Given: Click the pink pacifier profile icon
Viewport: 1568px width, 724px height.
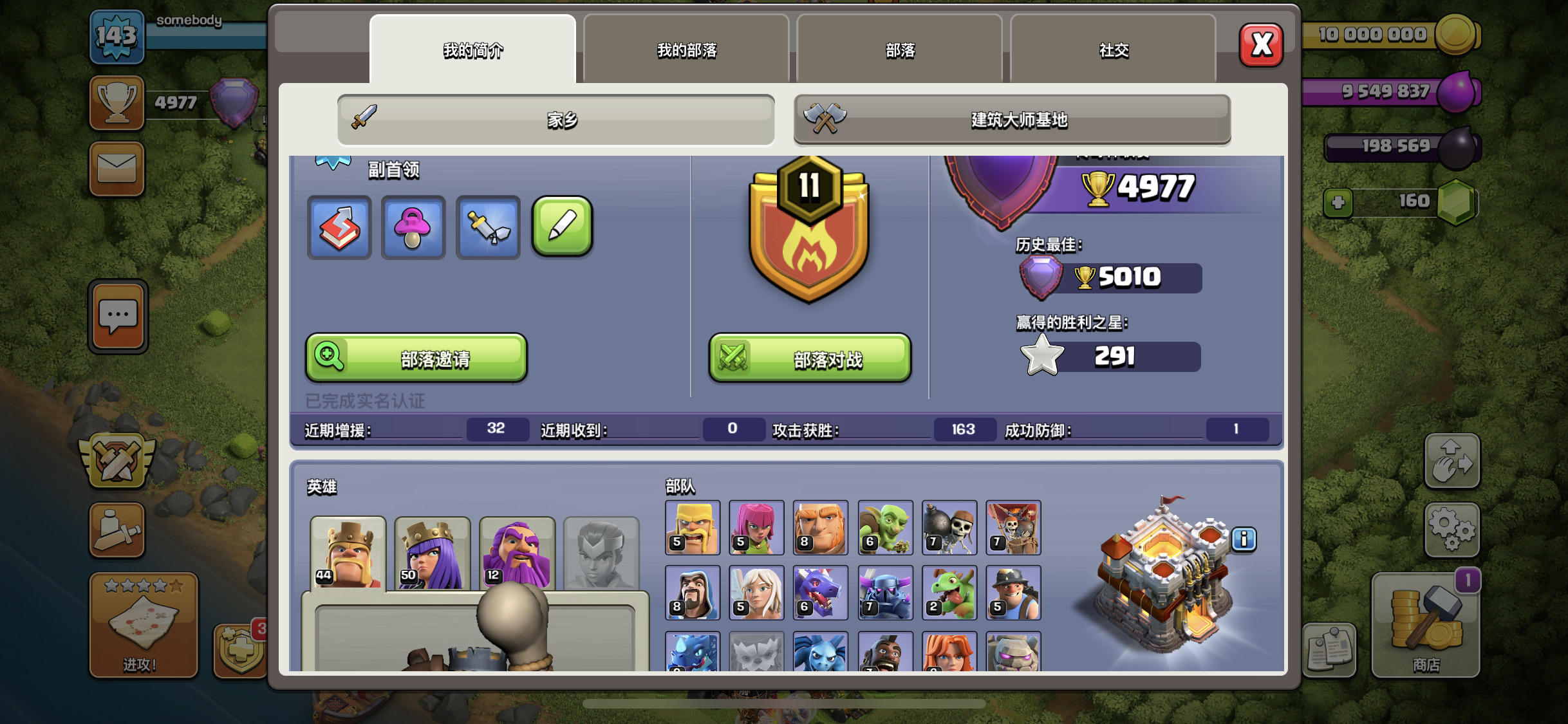Looking at the screenshot, I should pos(413,227).
